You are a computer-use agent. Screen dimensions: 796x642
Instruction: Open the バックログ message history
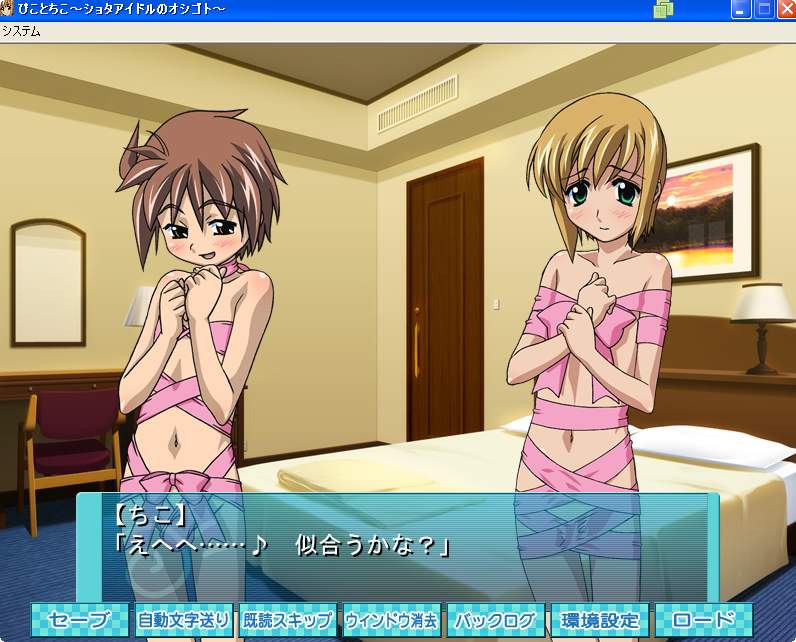(x=495, y=620)
